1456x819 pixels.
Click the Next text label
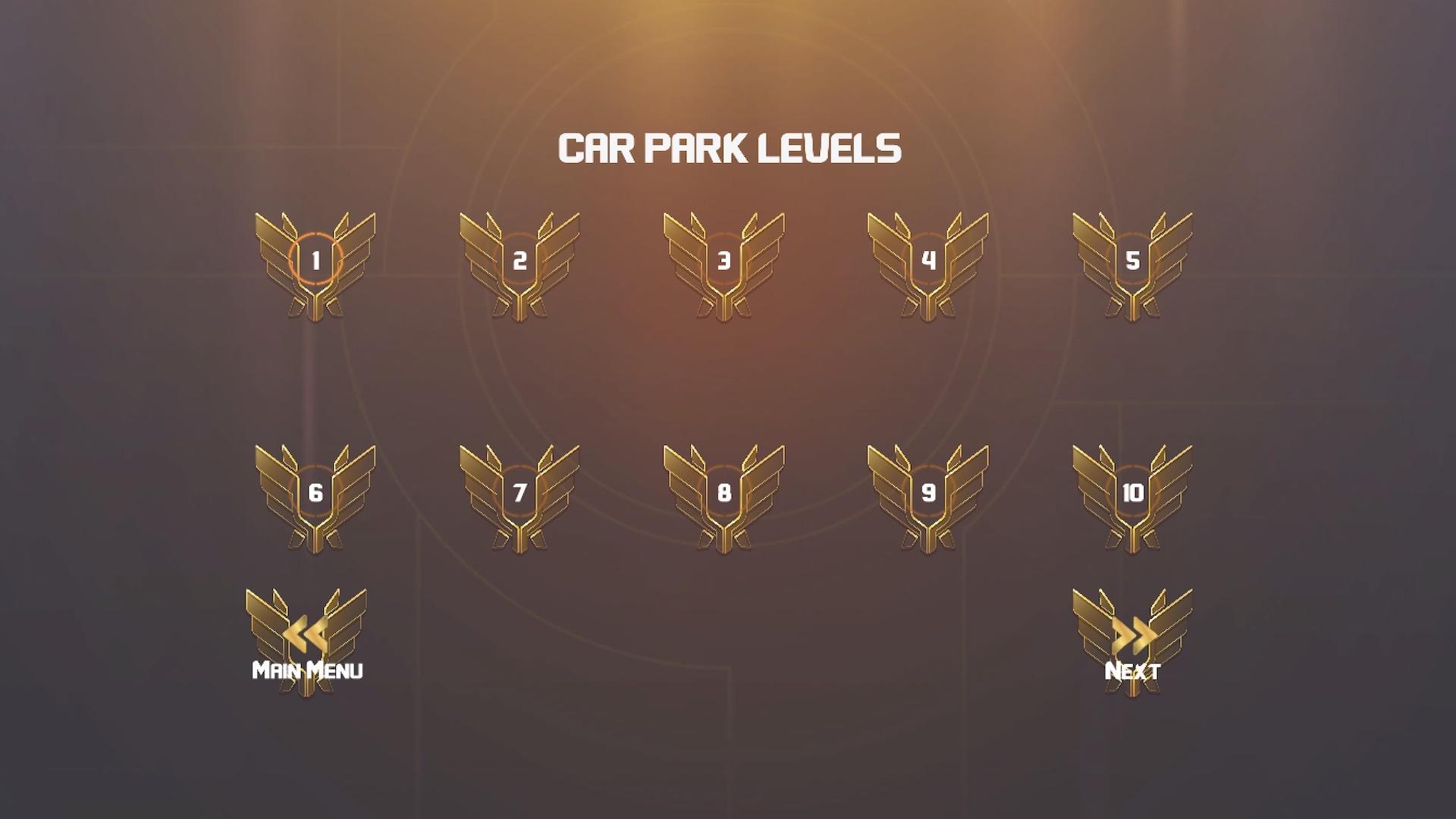pyautogui.click(x=1133, y=670)
